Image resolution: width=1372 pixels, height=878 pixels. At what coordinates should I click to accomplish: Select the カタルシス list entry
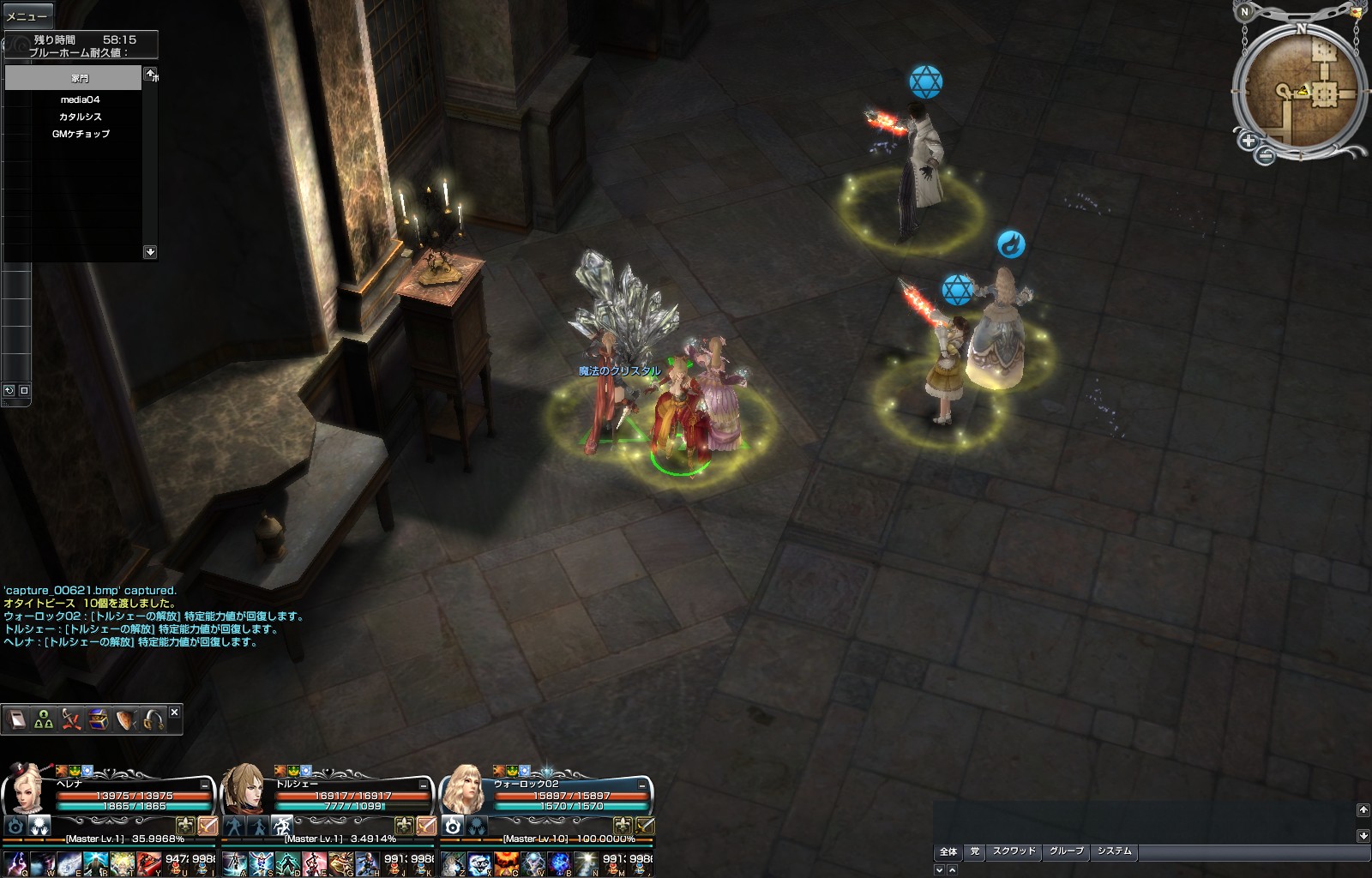pos(80,117)
